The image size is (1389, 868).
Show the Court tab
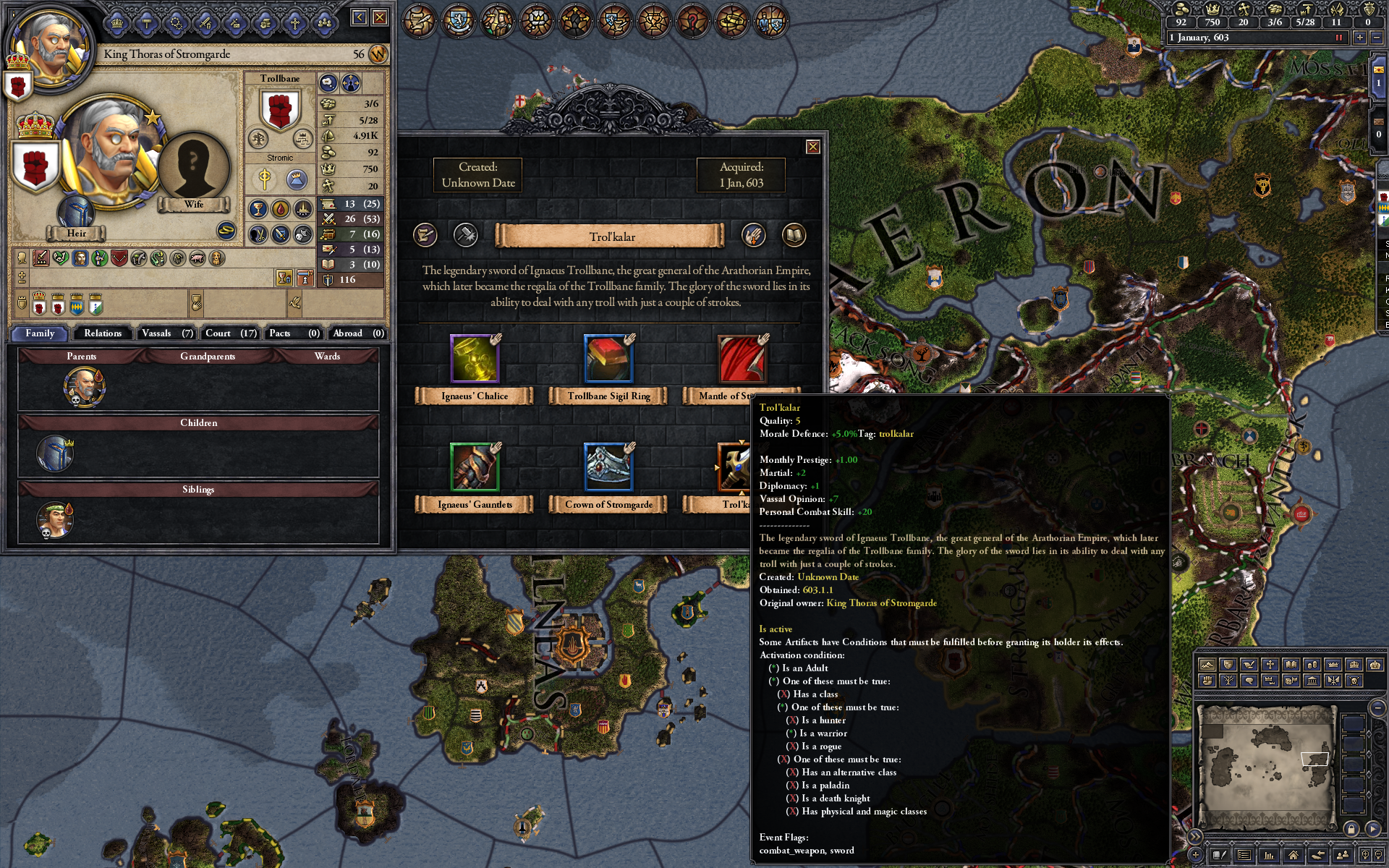click(x=230, y=333)
